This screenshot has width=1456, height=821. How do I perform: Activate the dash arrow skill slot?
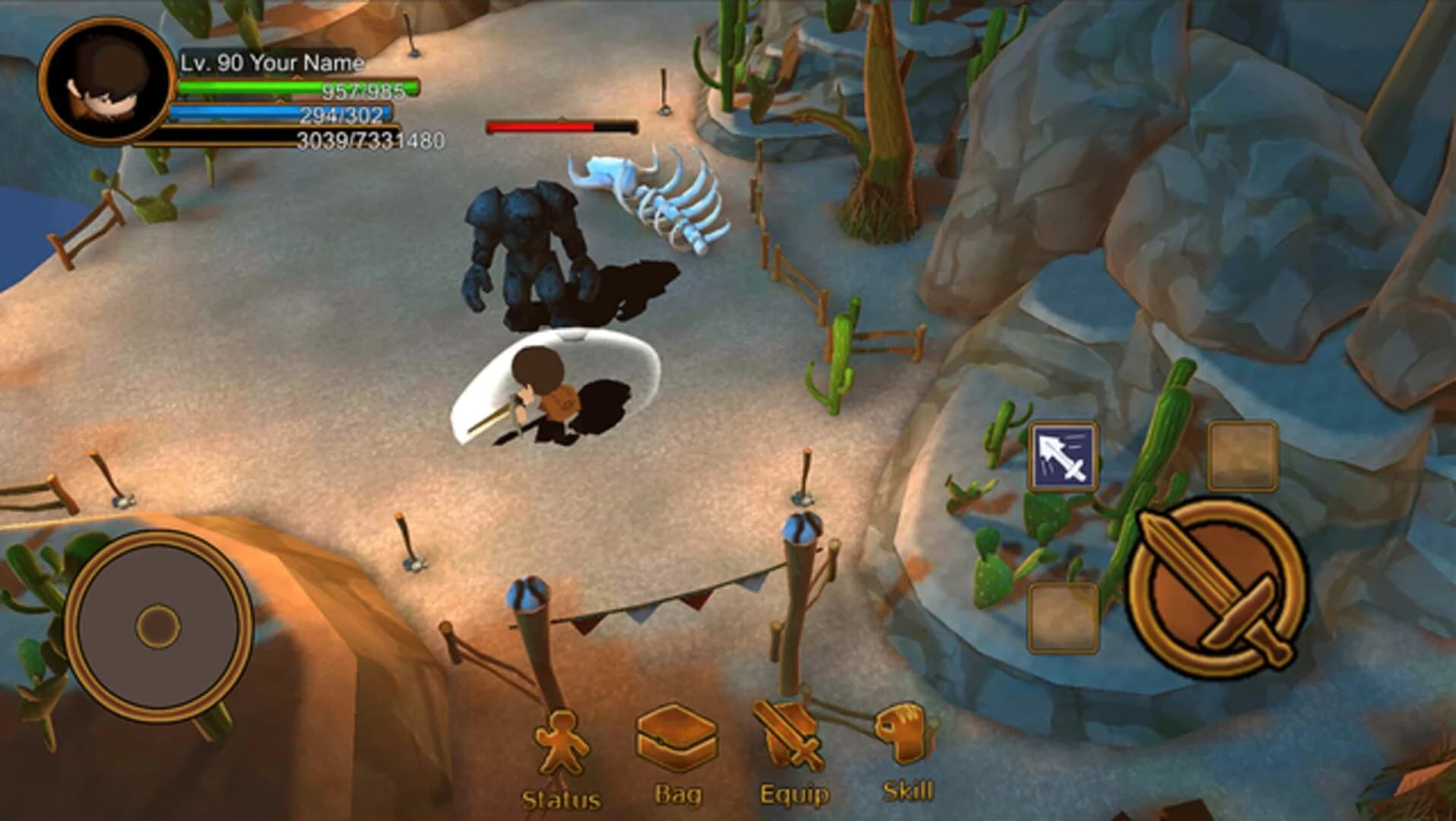coord(1064,456)
